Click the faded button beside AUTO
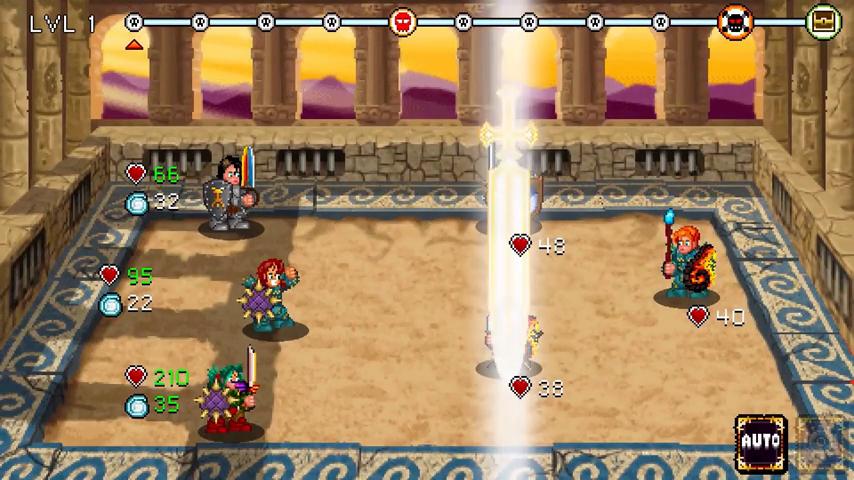Screen dimensions: 854x480 point(822,441)
